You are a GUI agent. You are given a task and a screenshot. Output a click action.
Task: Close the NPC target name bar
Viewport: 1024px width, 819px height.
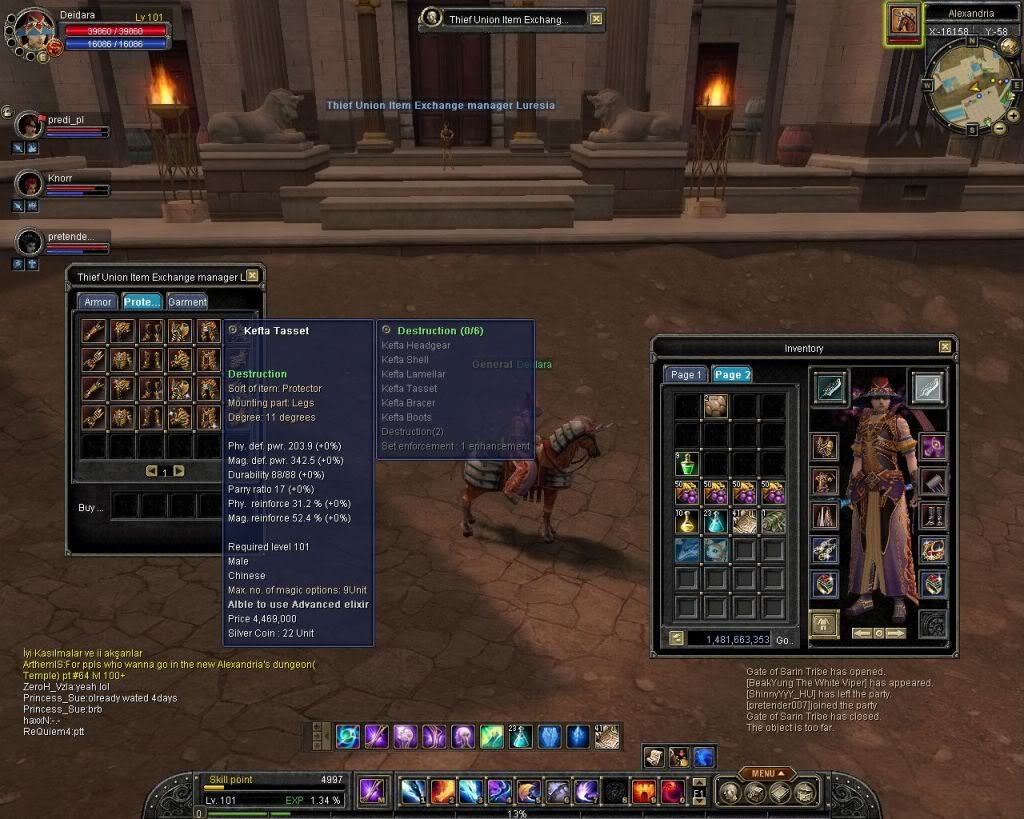596,19
